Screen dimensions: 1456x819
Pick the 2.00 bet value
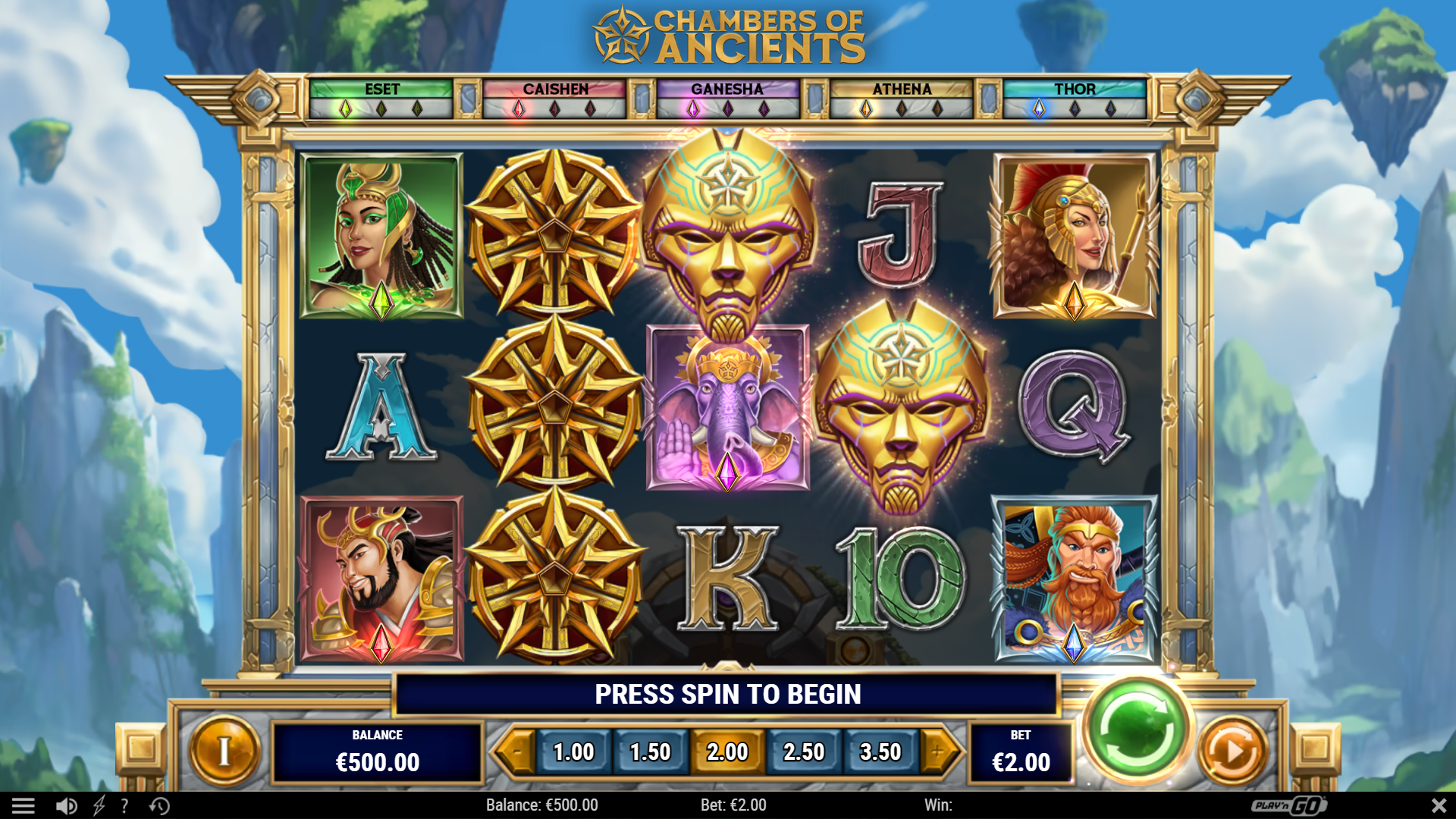coord(727,752)
